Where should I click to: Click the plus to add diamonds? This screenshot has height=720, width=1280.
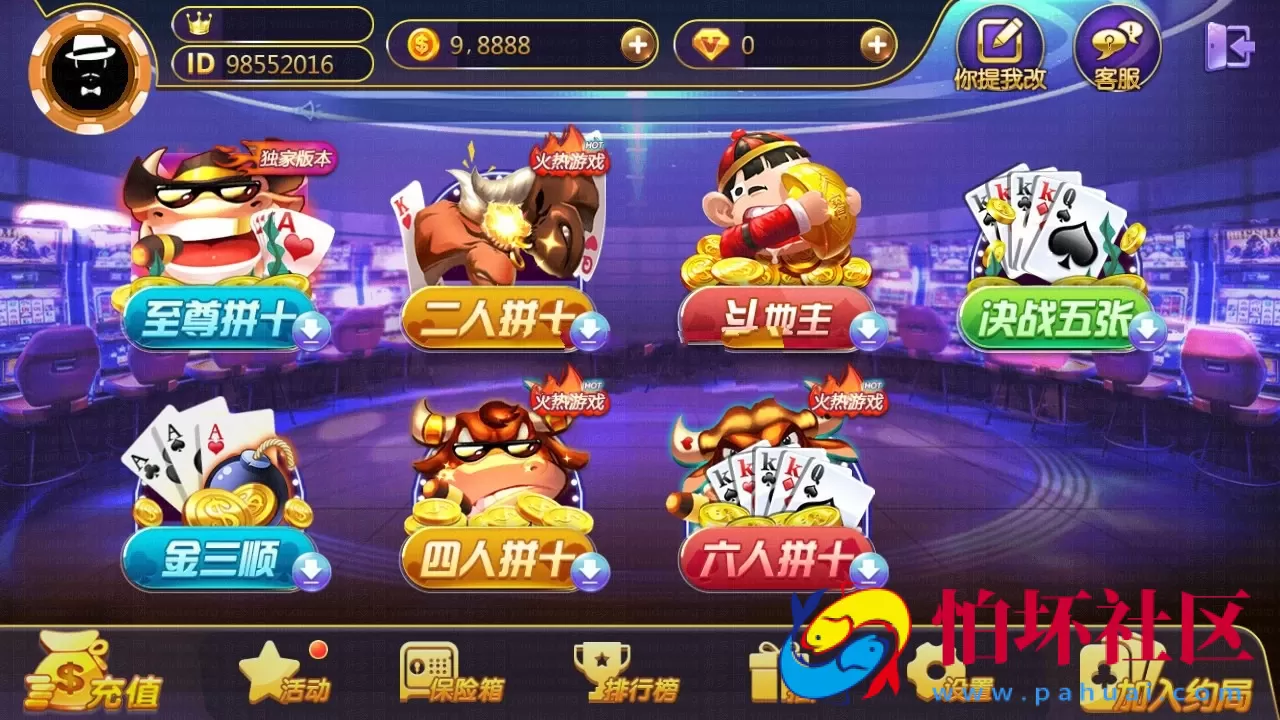point(878,46)
